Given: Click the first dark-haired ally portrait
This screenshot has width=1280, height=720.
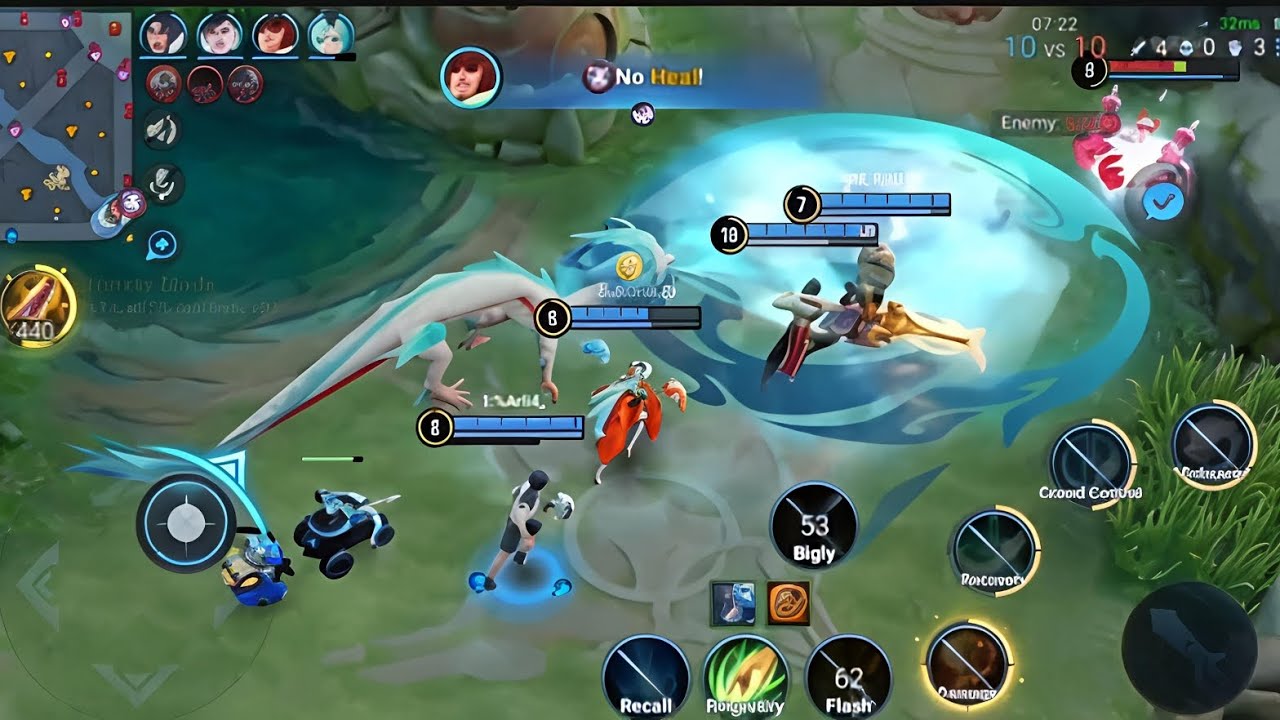Looking at the screenshot, I should point(163,35).
